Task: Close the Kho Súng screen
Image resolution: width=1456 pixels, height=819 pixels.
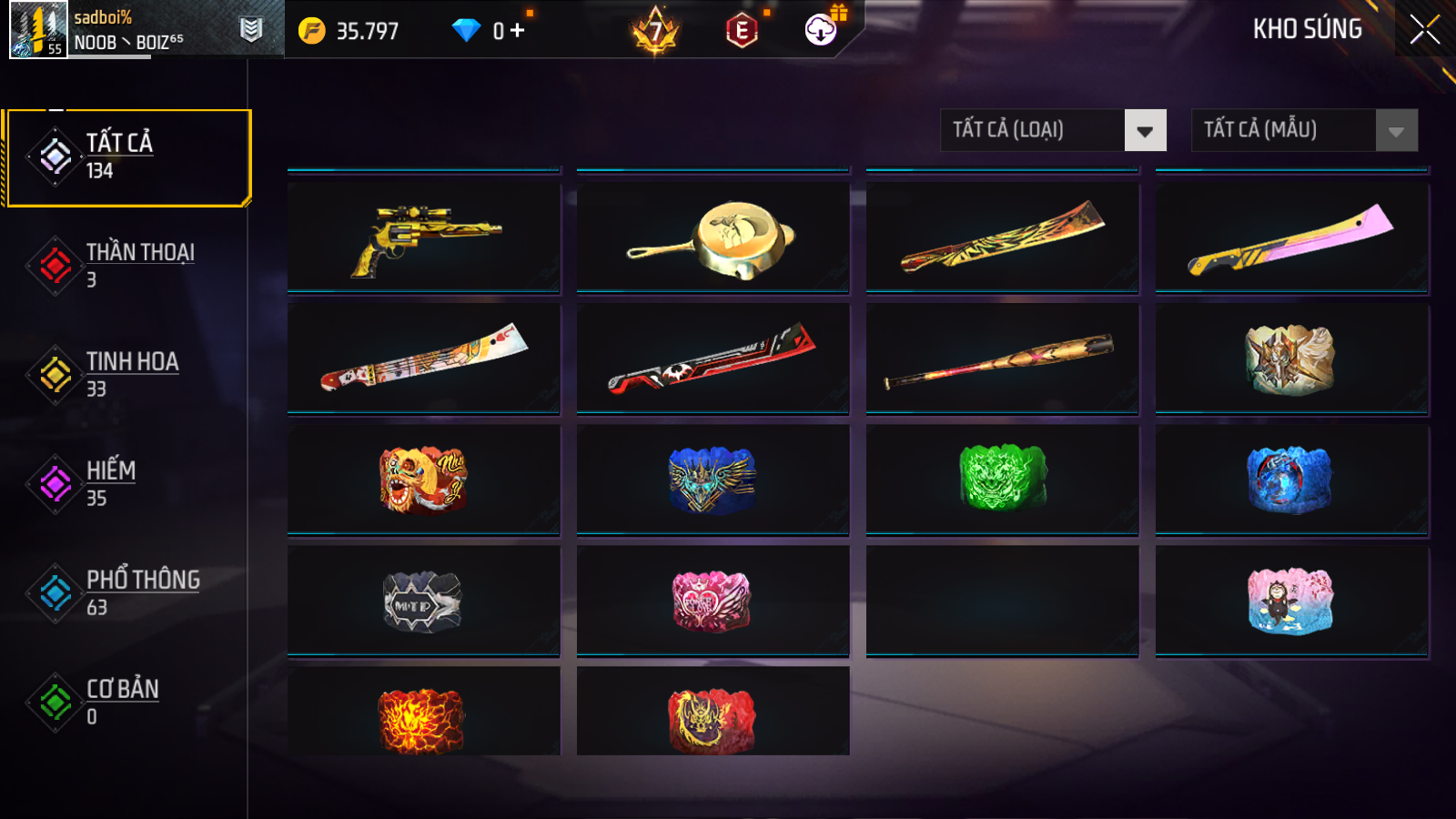Action: [1424, 30]
